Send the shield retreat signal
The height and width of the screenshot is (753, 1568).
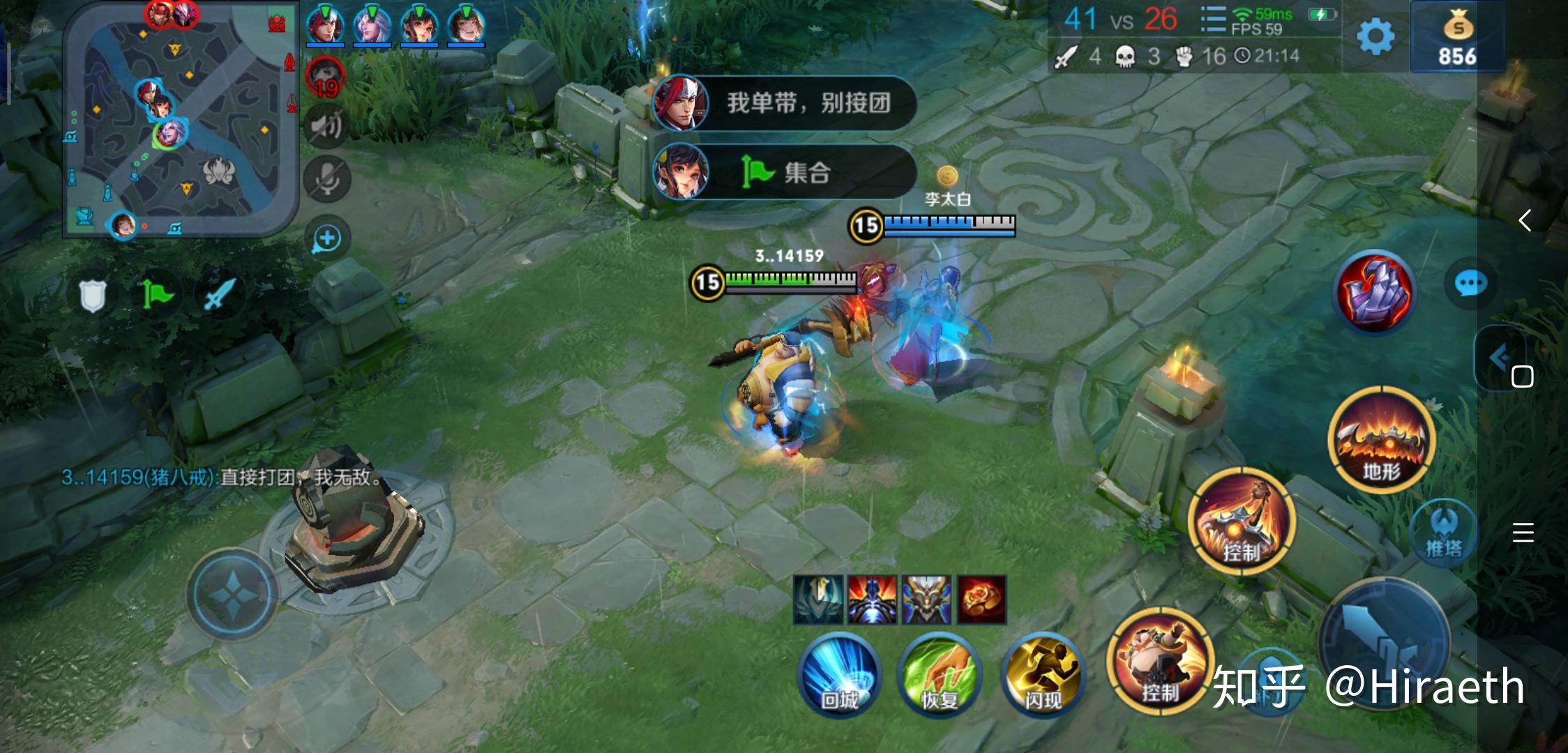tap(92, 296)
